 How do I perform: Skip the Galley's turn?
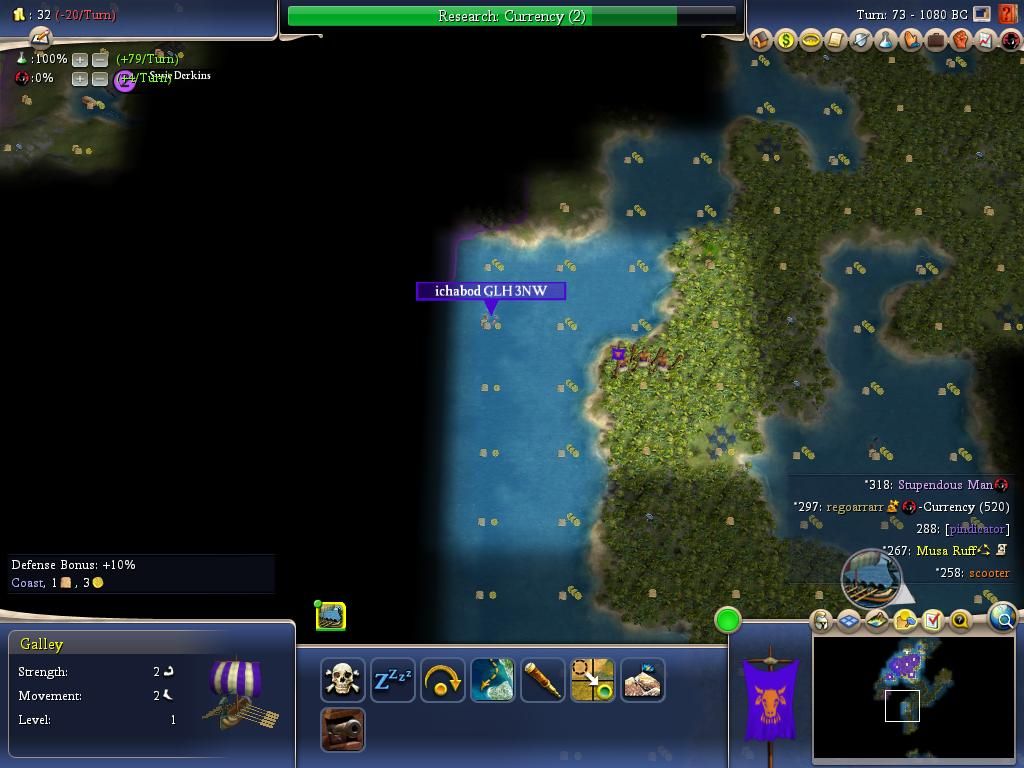point(442,680)
